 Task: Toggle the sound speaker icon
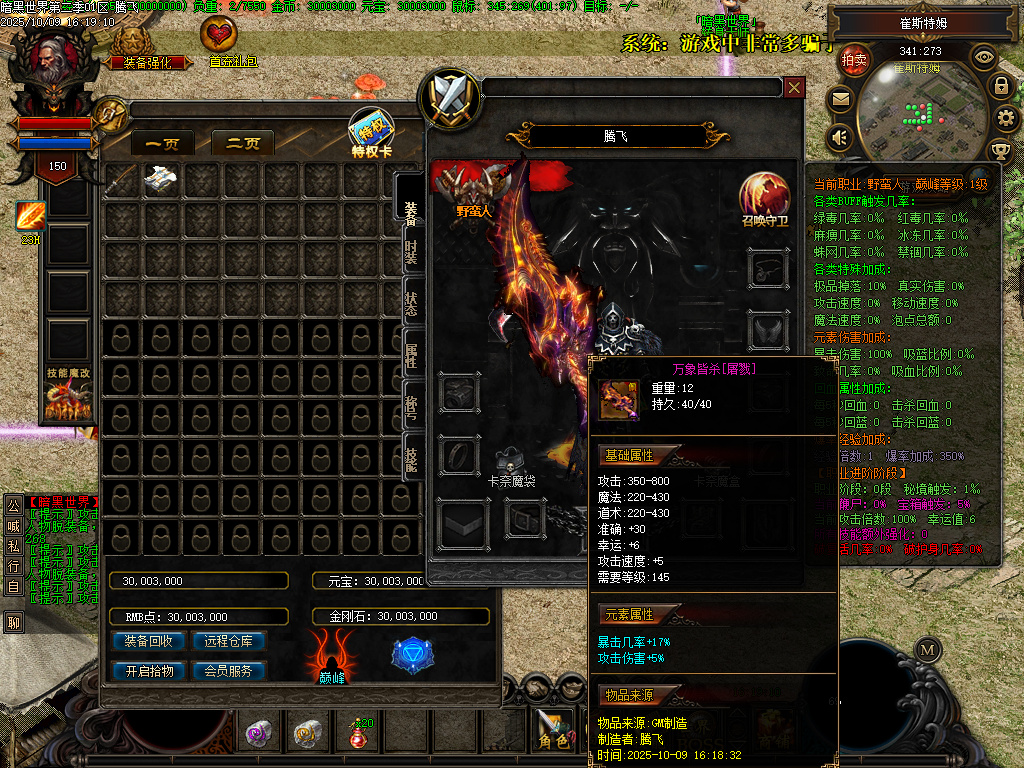tap(840, 136)
